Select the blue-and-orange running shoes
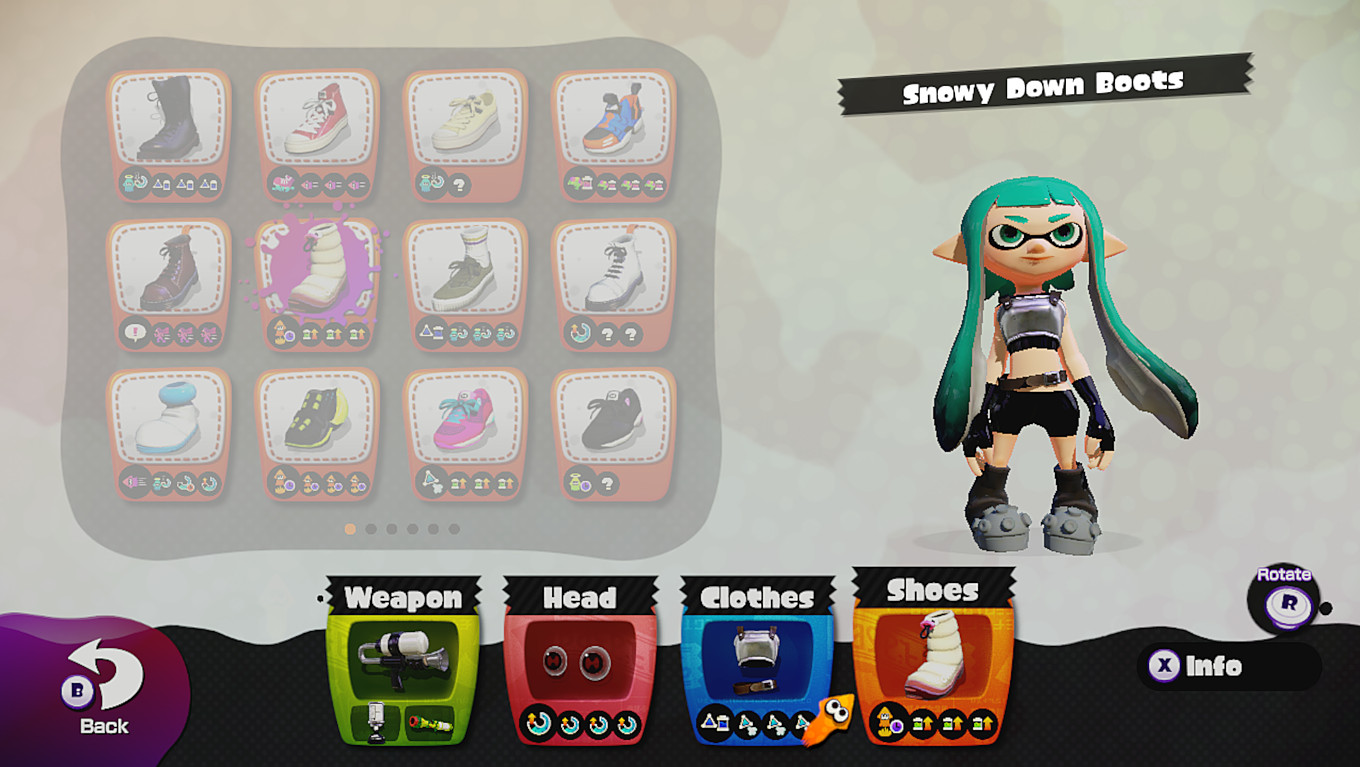Viewport: 1360px width, 767px height. click(x=614, y=120)
